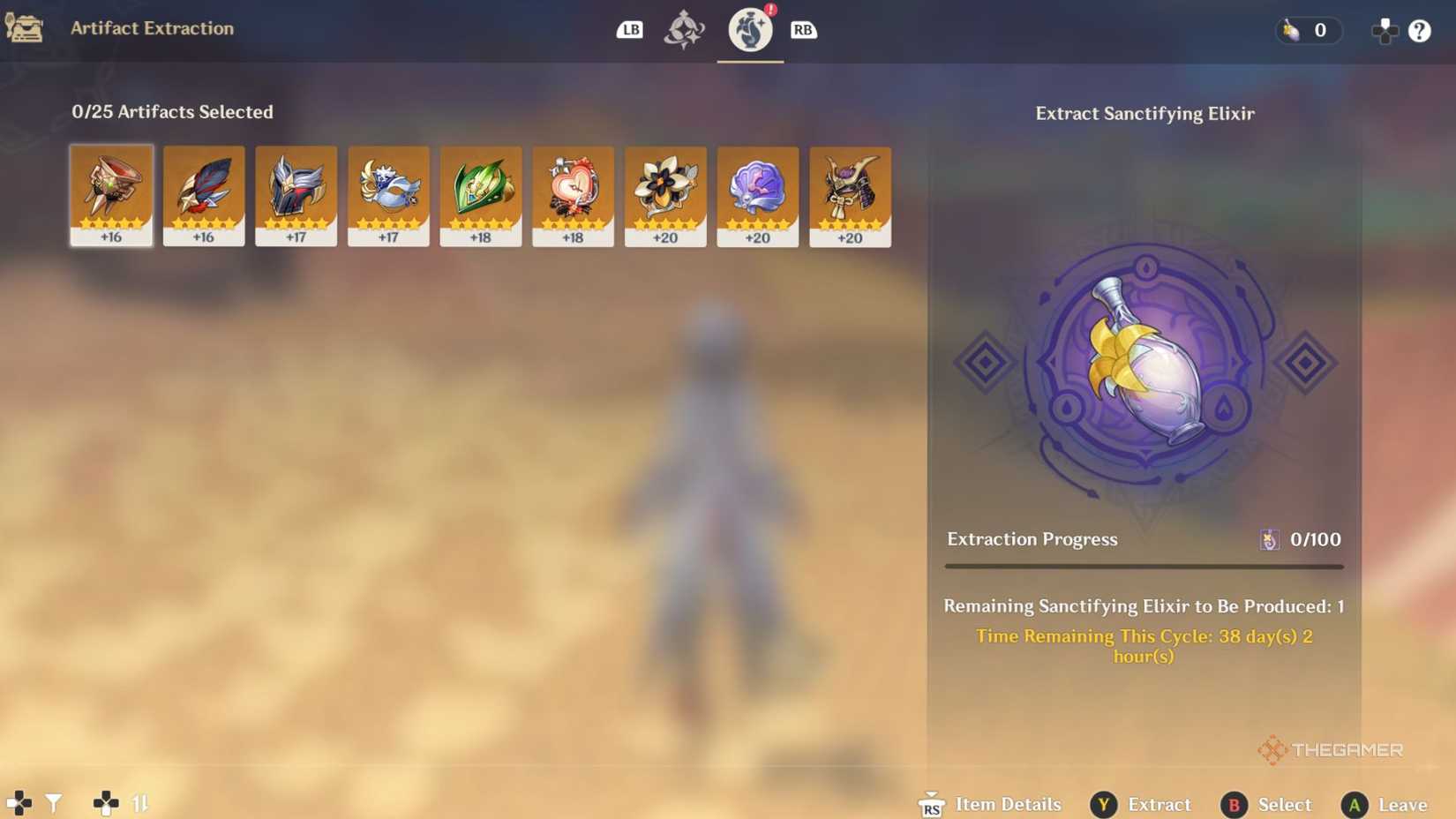1456x819 pixels.
Task: Open the help question mark icon
Action: coord(1420,31)
